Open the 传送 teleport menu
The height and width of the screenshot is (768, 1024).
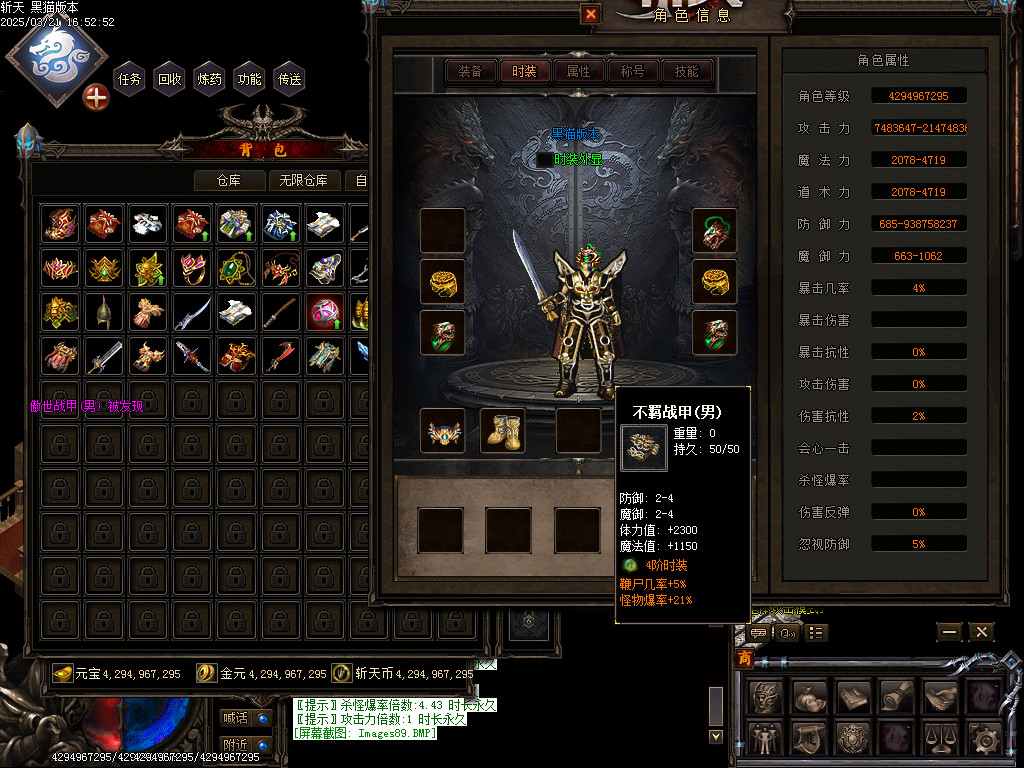(x=290, y=79)
